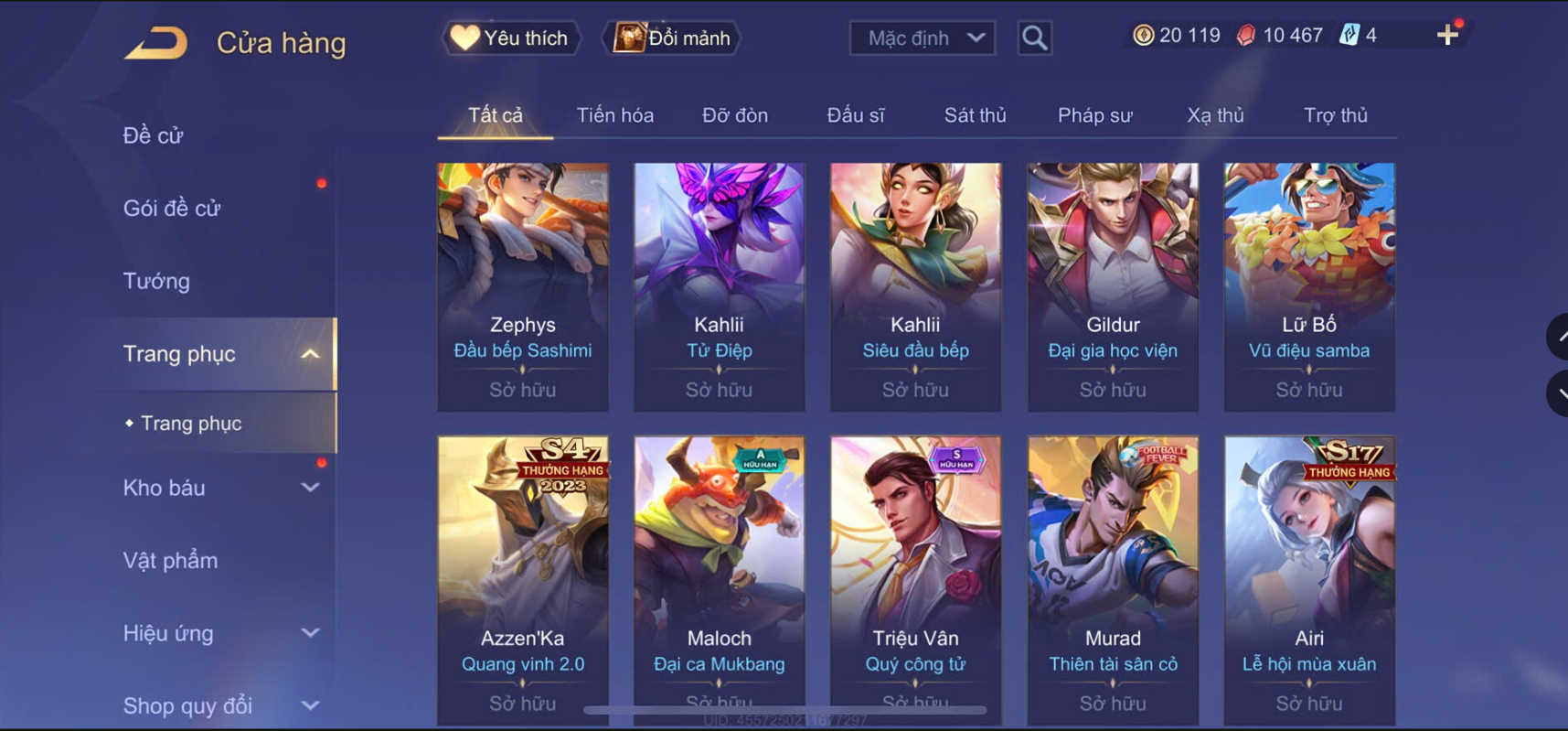Click the horizontal scrollbar at the bottom
The width and height of the screenshot is (1568, 731).
[786, 709]
